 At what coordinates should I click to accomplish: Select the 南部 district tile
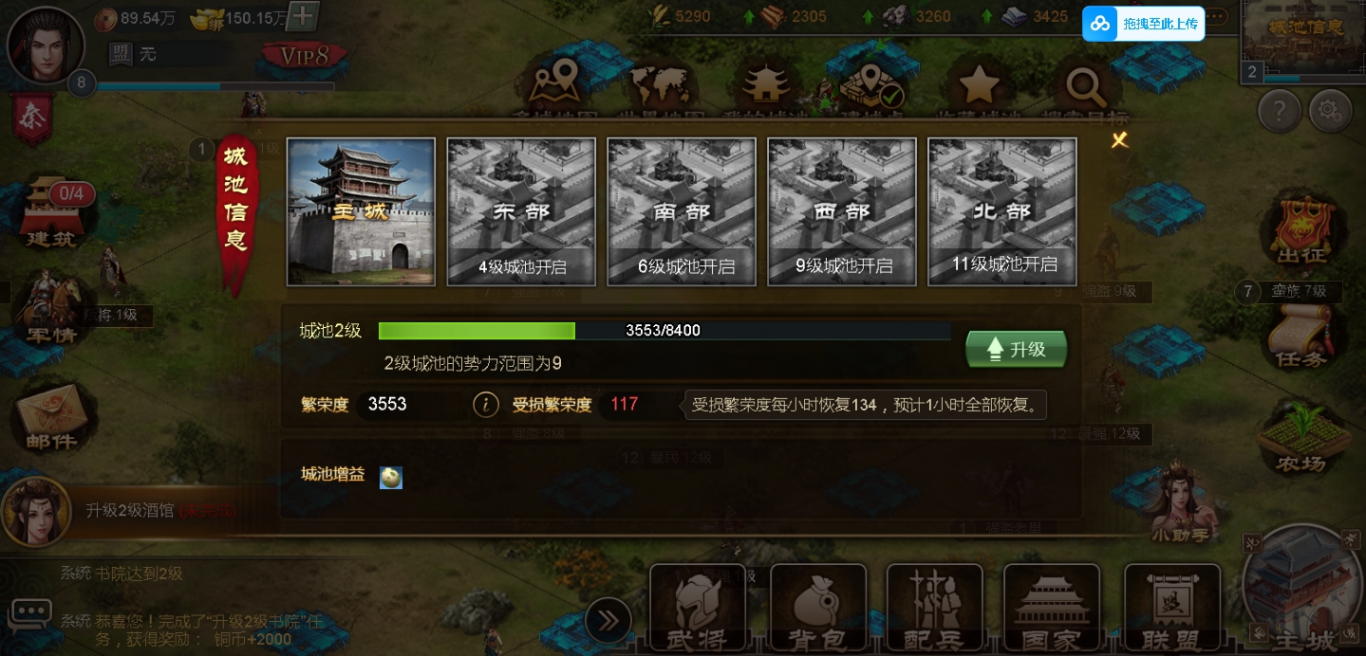(681, 211)
